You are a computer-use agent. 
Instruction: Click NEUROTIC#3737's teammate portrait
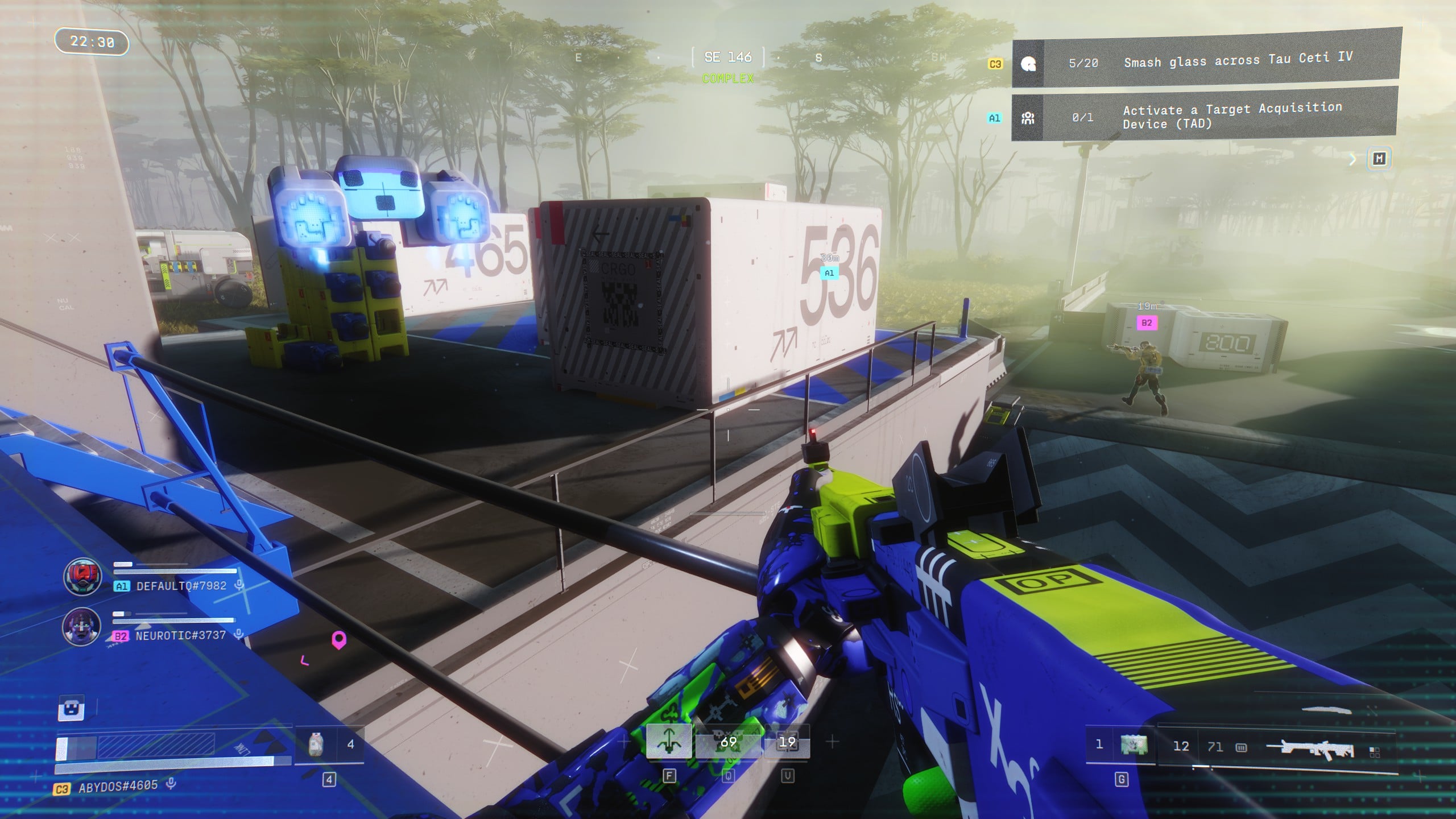click(81, 626)
